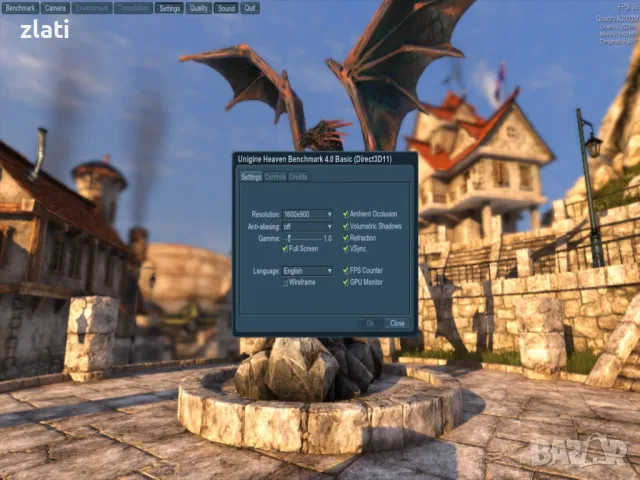Expand the Anti-aliasing dropdown
Viewport: 640px width, 480px height.
[x=308, y=226]
